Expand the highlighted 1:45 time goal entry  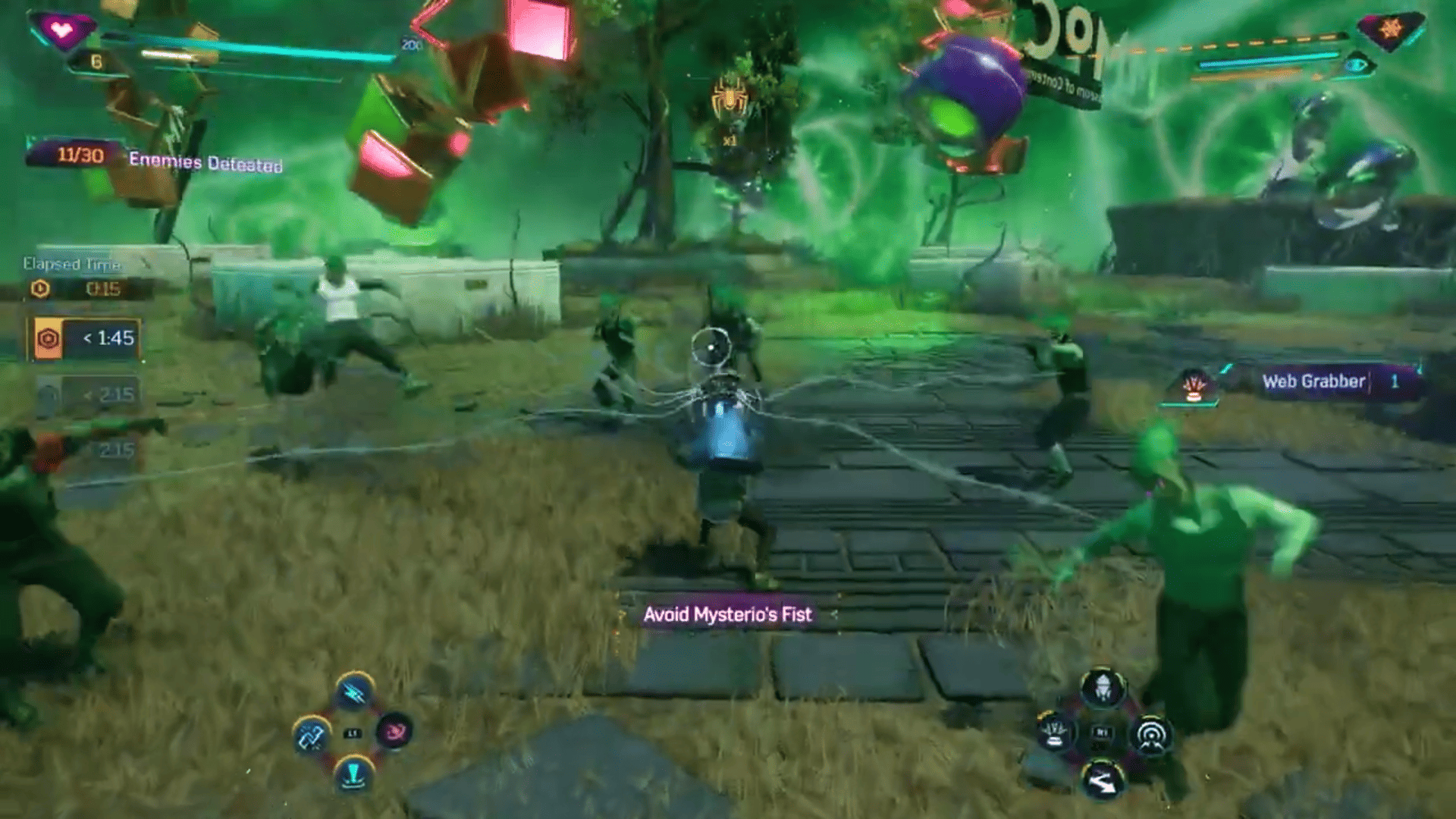86,340
